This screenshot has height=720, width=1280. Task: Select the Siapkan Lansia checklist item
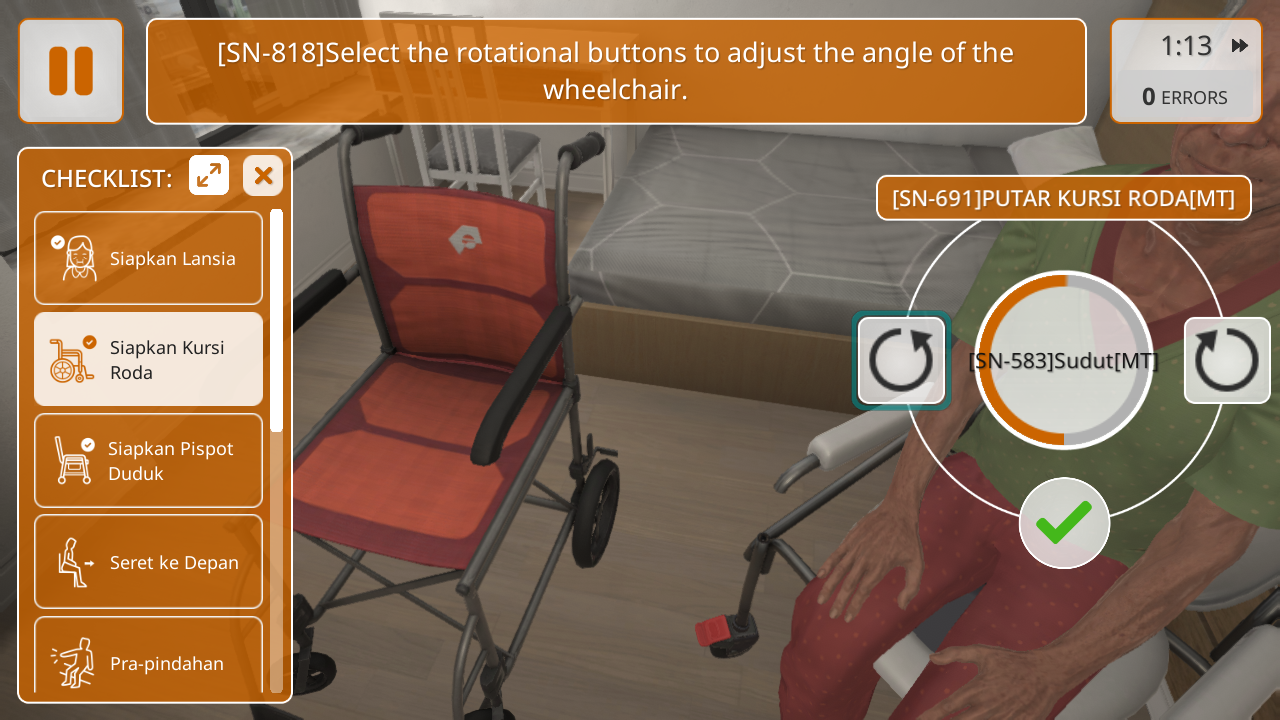[x=149, y=258]
